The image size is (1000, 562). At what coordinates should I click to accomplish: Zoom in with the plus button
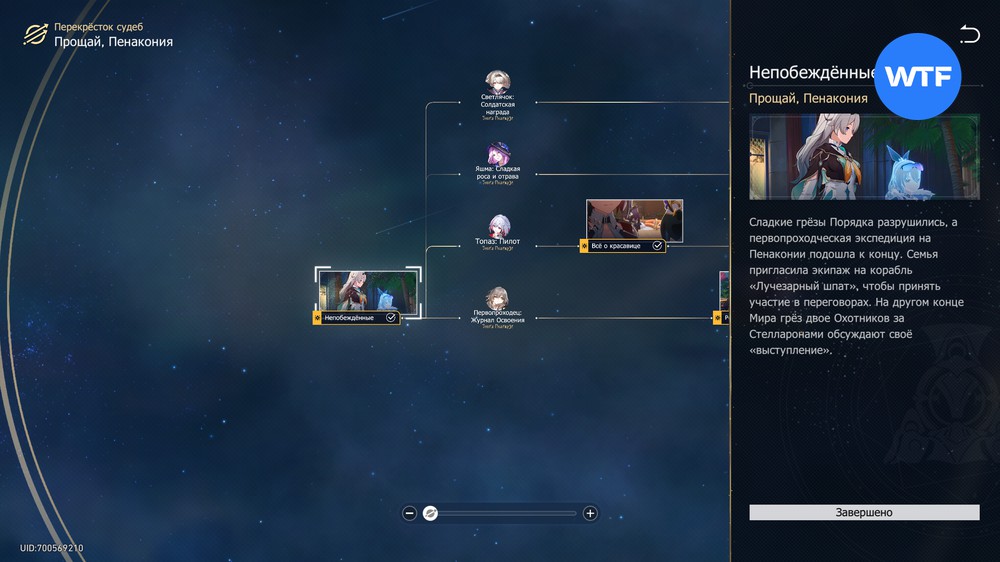pyautogui.click(x=590, y=513)
